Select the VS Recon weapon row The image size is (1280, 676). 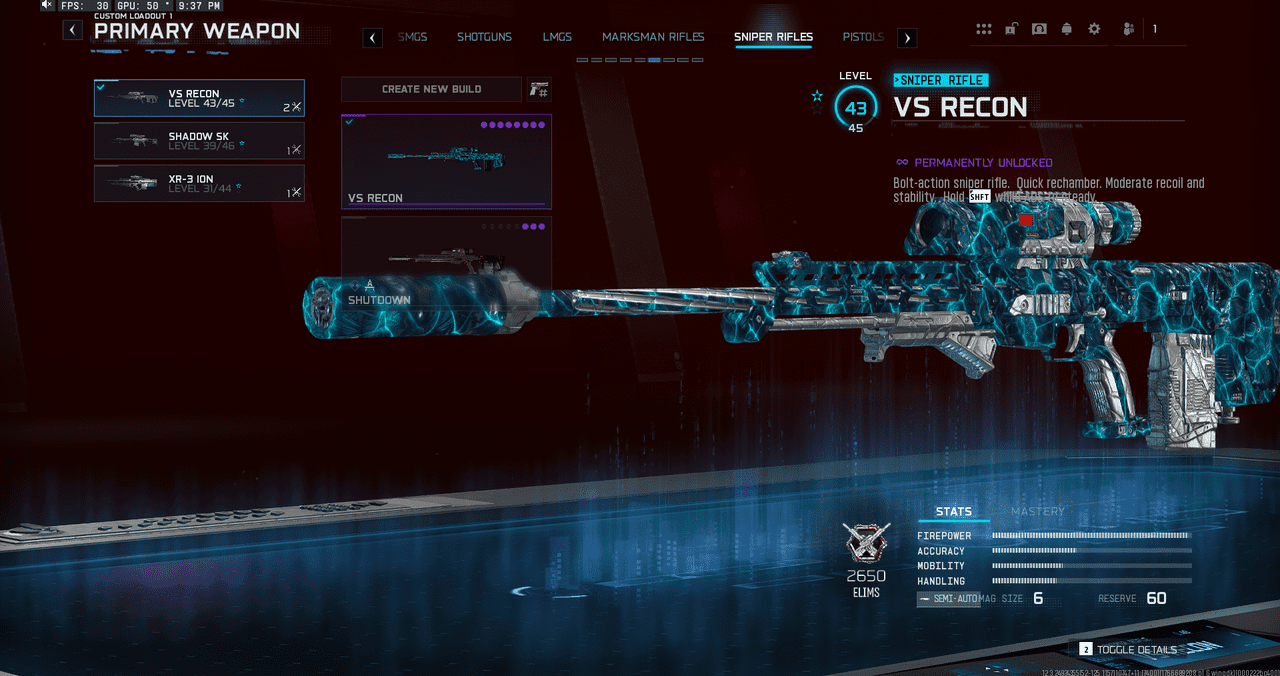199,99
